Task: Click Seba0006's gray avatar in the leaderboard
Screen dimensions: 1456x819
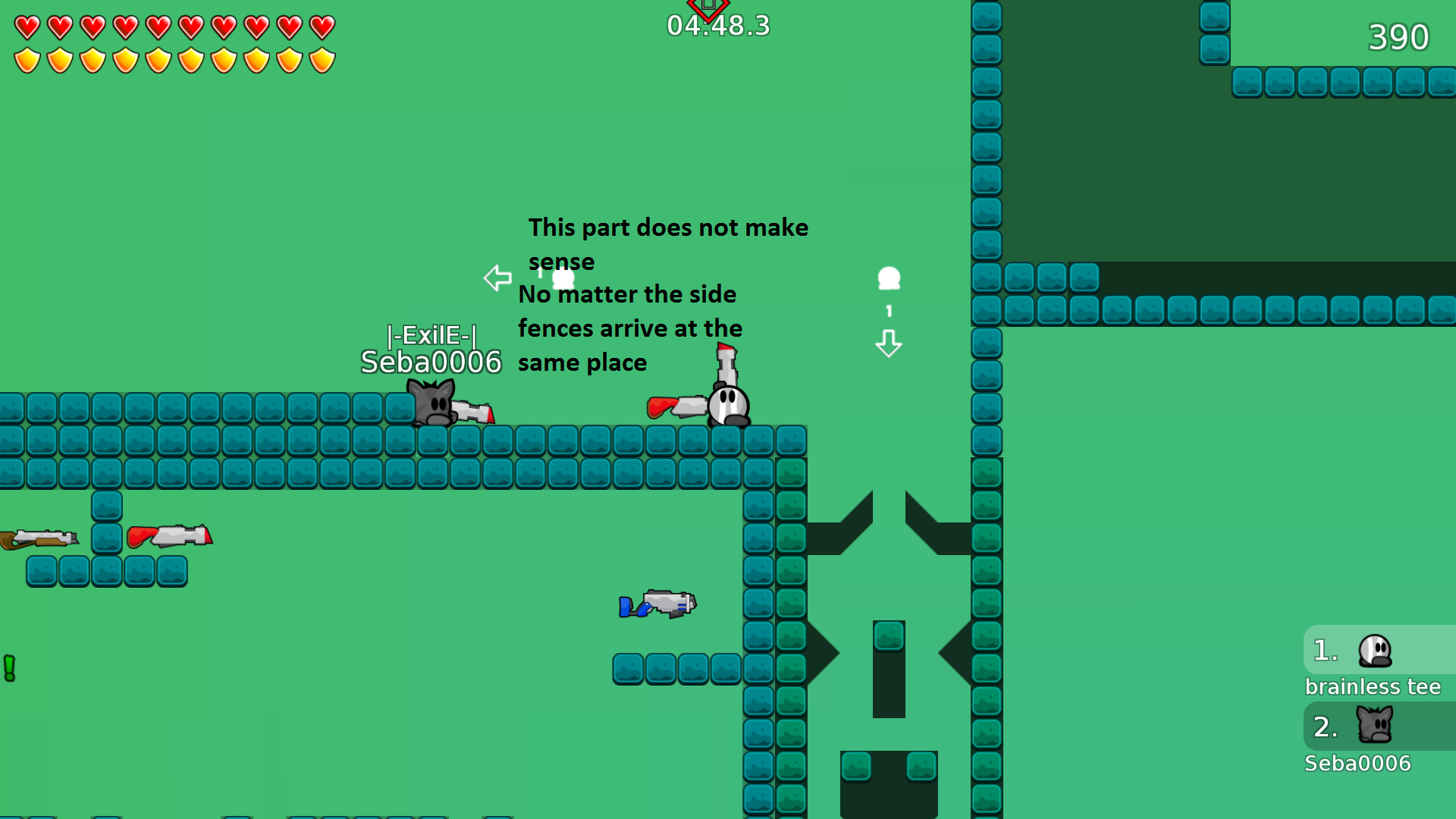Action: click(1374, 726)
